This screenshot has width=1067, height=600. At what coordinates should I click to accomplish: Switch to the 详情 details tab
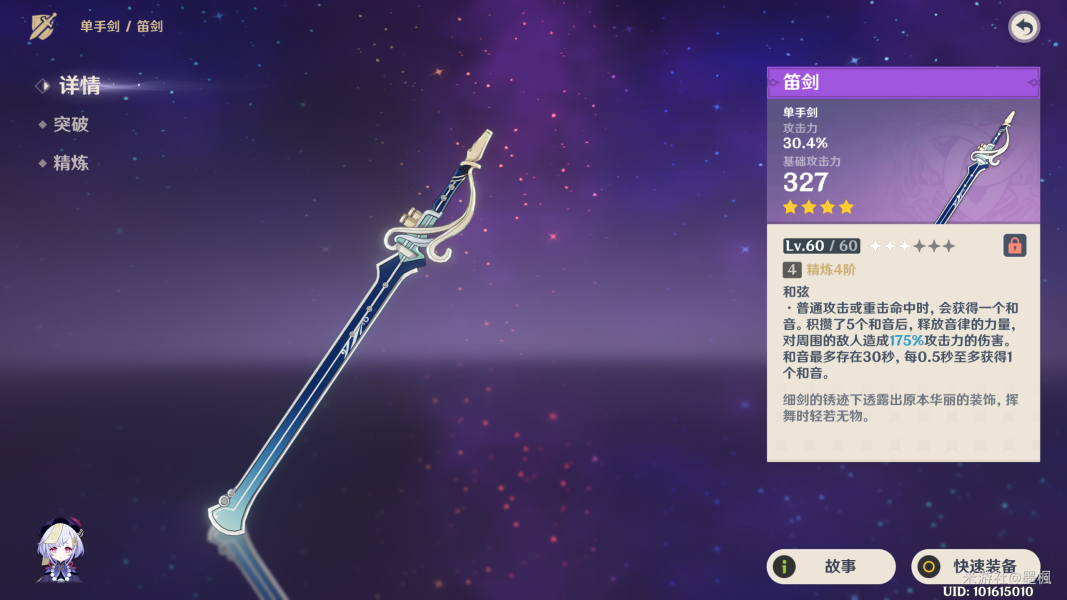coord(78,86)
